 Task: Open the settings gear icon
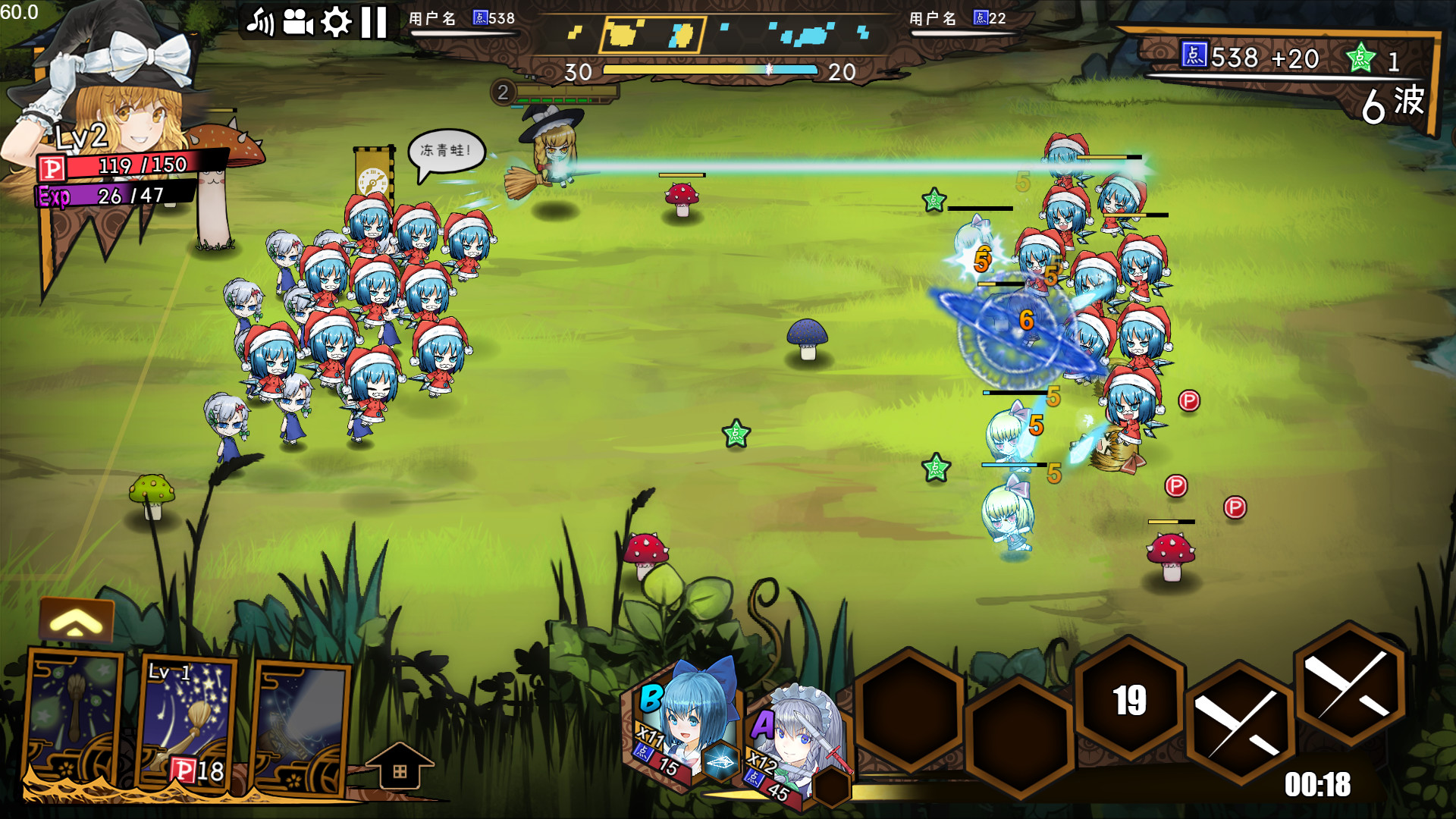pyautogui.click(x=332, y=23)
